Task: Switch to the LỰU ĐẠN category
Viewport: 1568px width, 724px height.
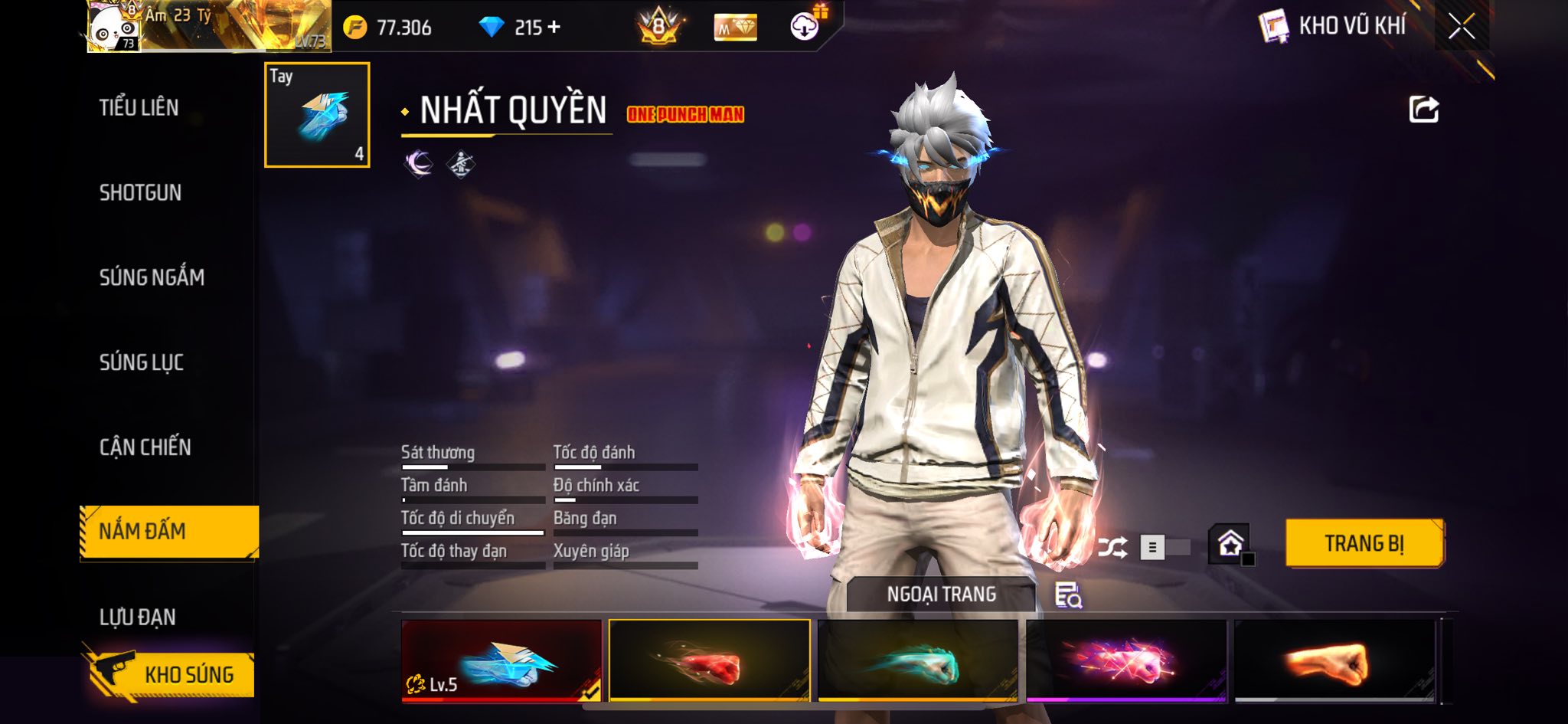Action: 138,617
